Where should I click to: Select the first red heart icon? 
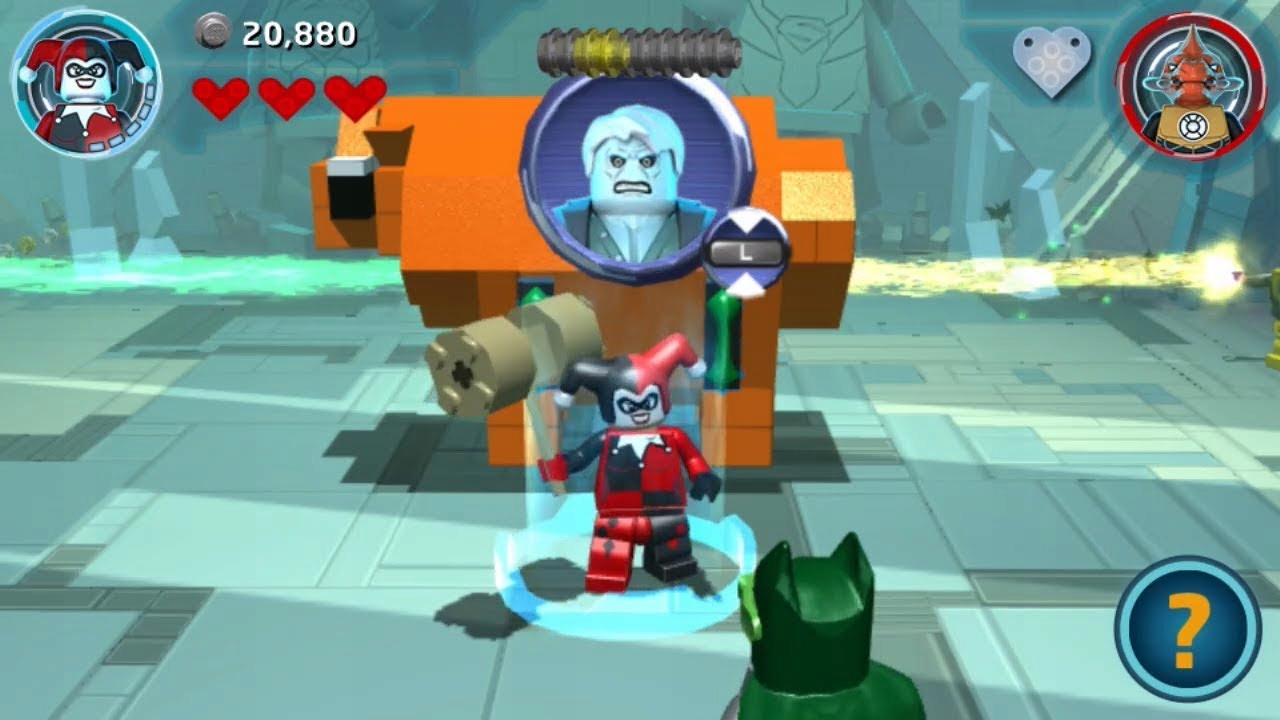(222, 97)
